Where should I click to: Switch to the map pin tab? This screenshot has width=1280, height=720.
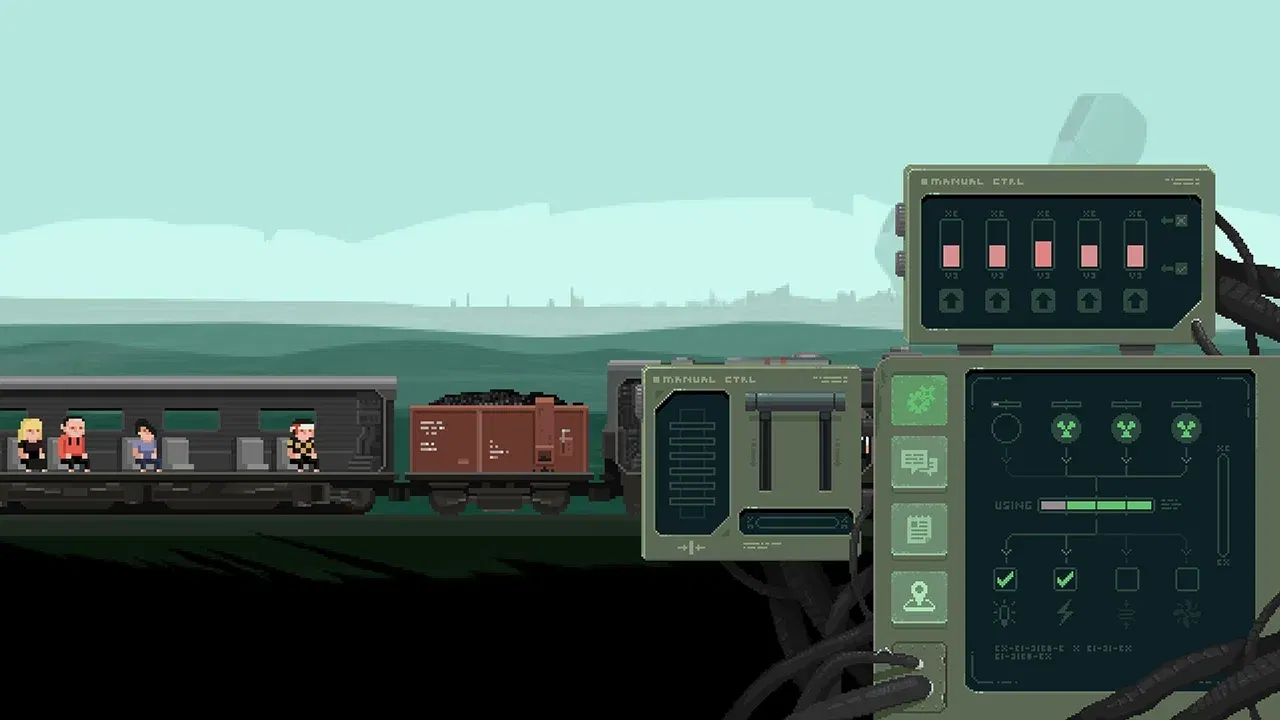(x=918, y=590)
